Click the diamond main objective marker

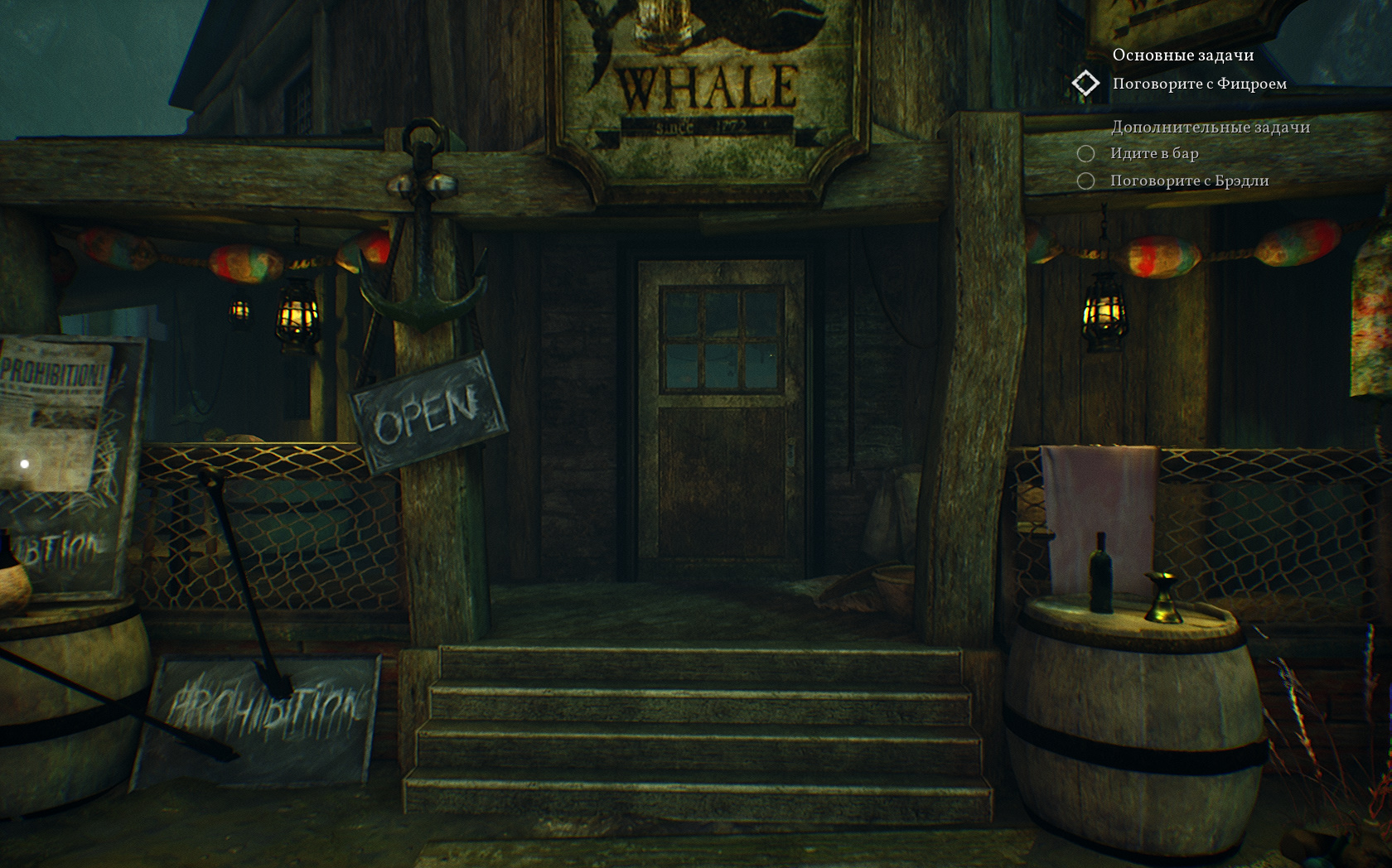pos(1085,84)
